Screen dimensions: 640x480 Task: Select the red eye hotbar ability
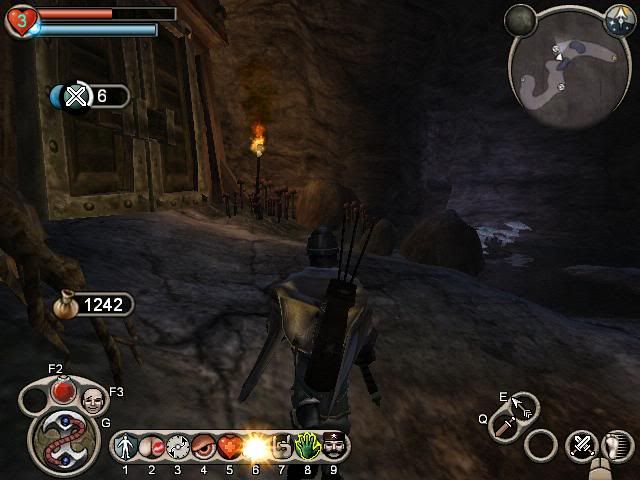click(x=204, y=444)
